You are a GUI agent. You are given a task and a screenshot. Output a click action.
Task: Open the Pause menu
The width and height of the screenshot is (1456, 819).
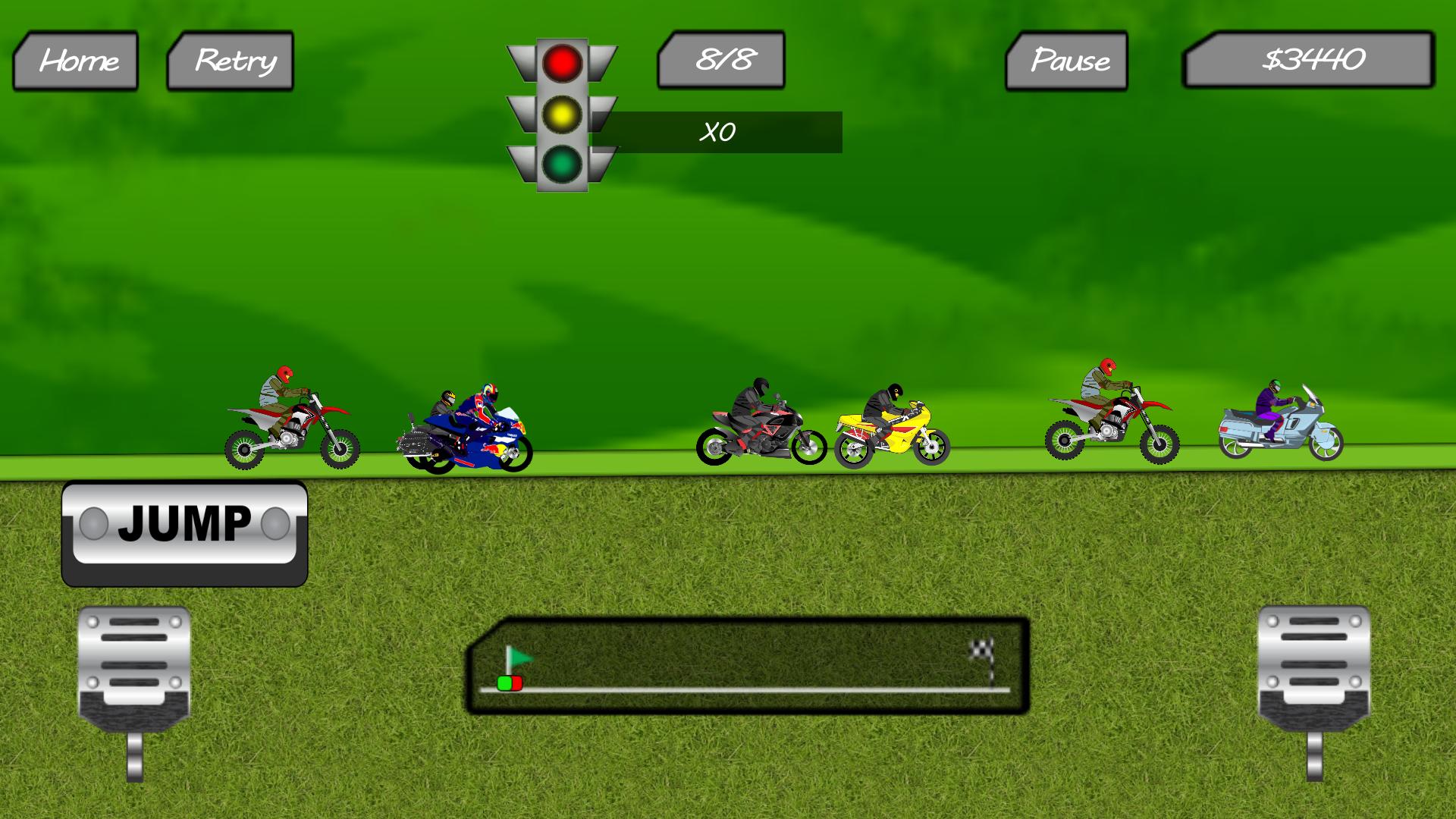1071,61
